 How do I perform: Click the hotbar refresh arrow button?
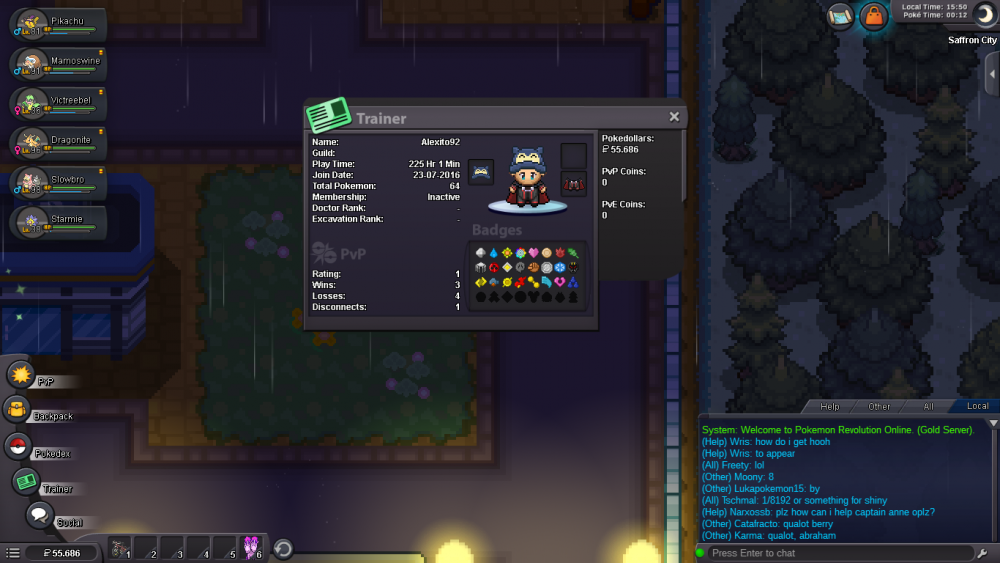(x=283, y=549)
